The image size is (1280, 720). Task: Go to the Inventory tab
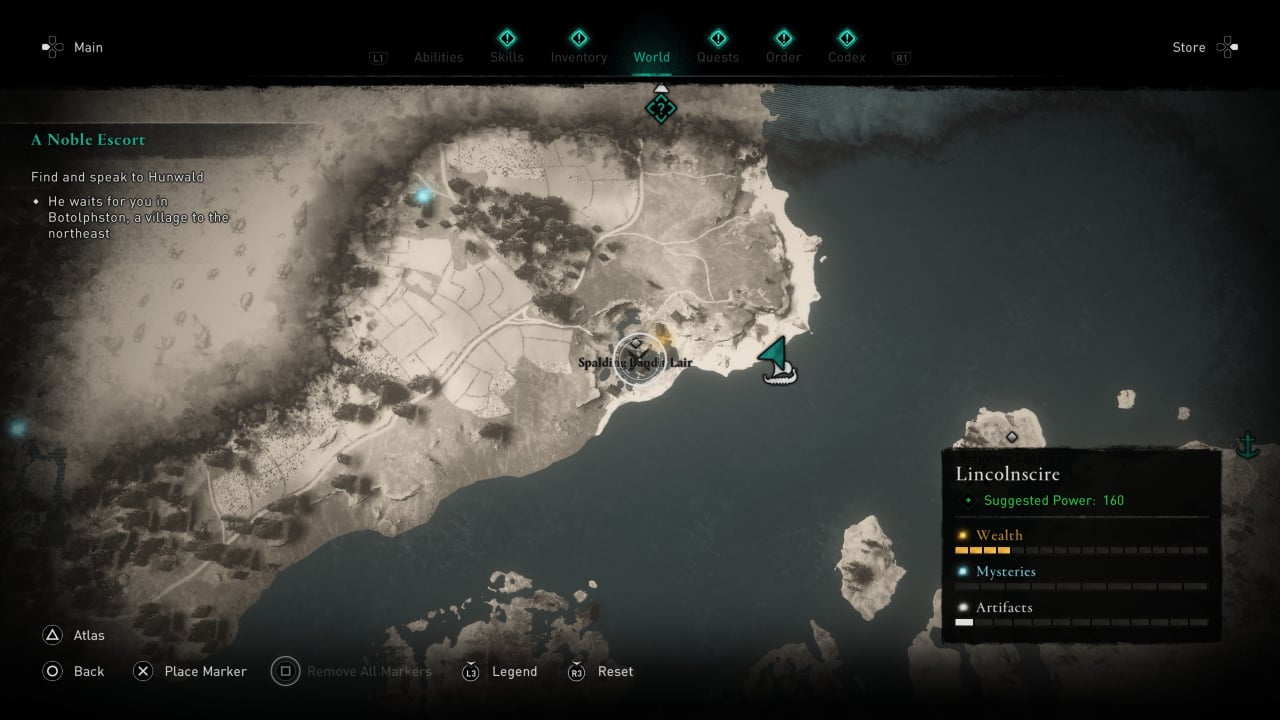pyautogui.click(x=579, y=57)
